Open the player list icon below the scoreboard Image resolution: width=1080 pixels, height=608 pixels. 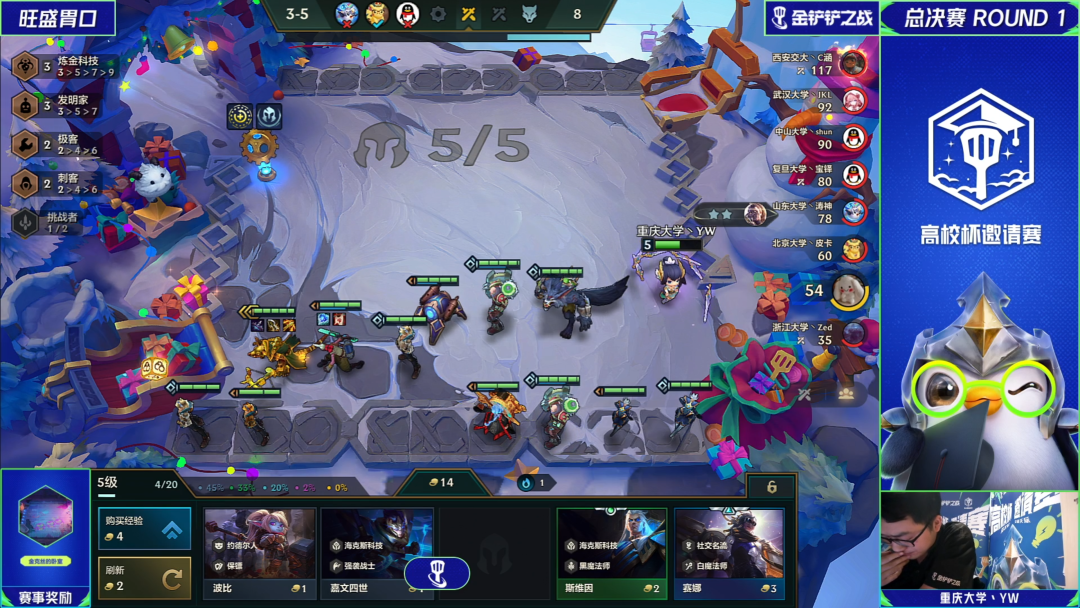[x=846, y=393]
